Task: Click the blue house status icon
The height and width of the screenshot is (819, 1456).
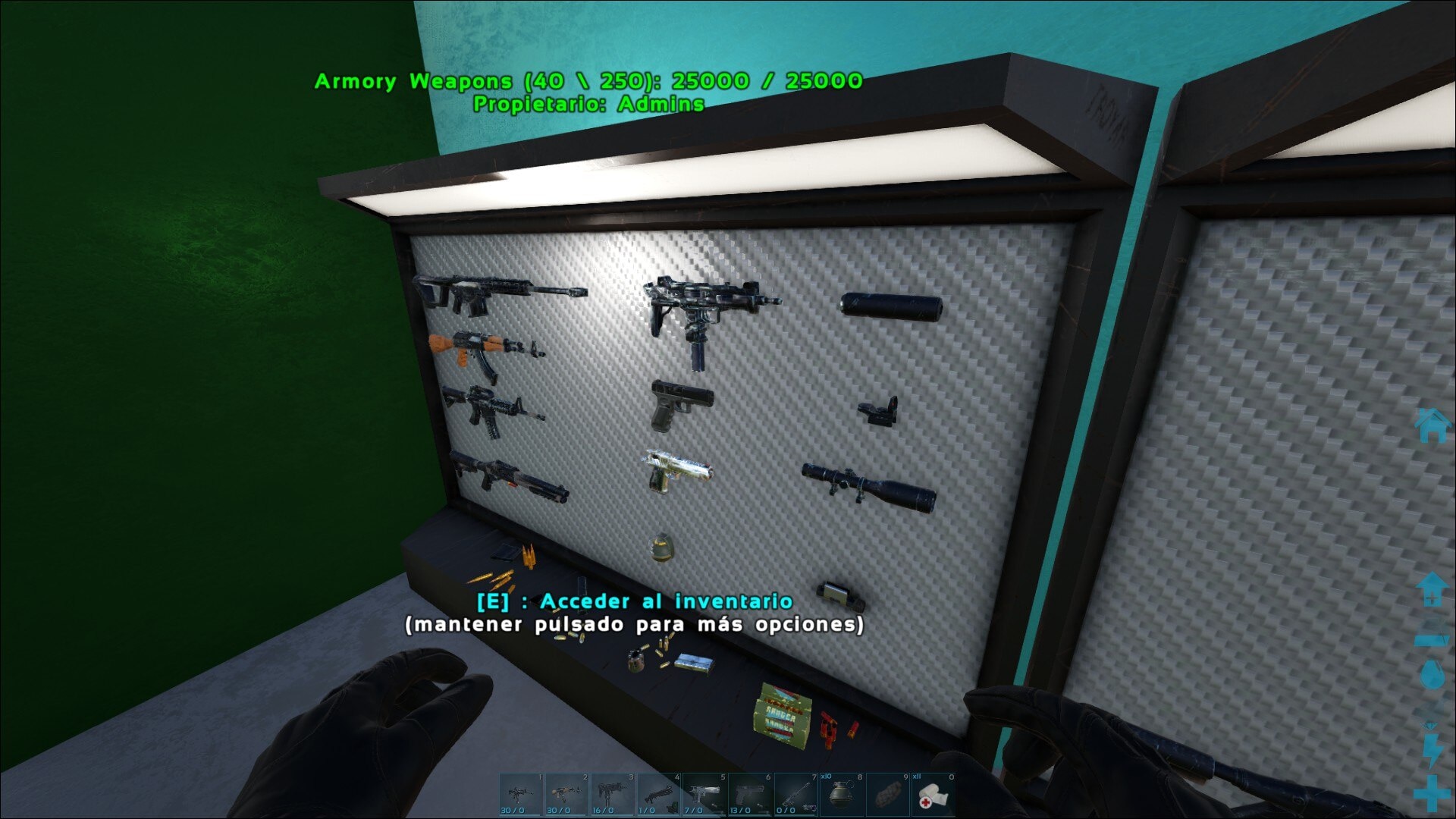Action: [1432, 425]
